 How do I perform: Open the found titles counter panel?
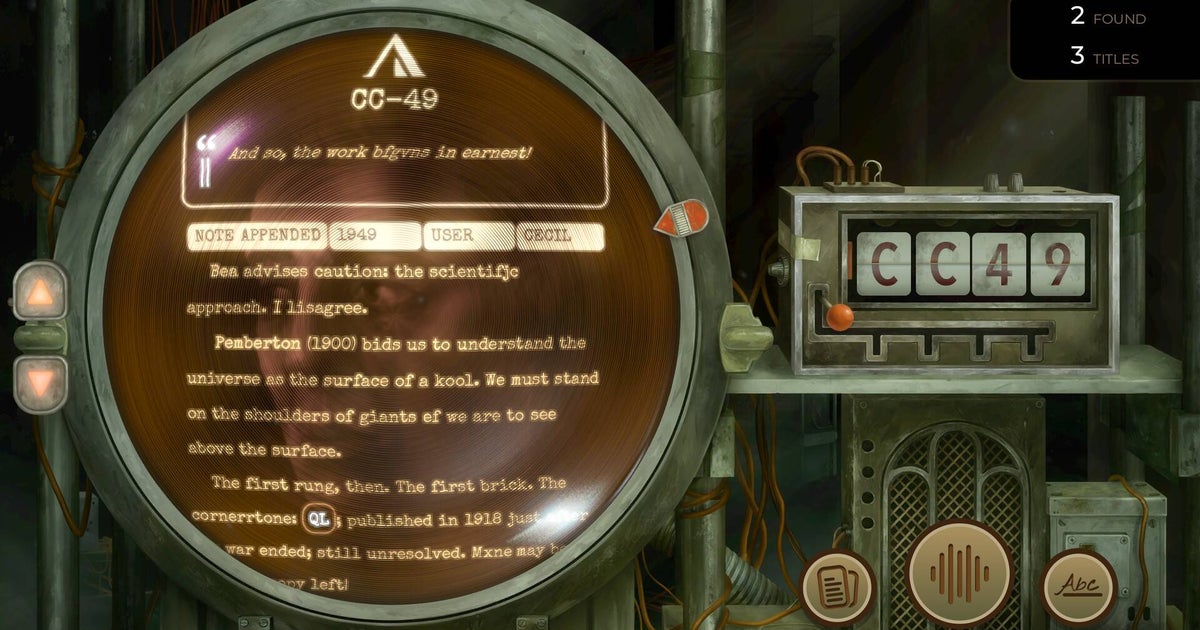(1104, 38)
